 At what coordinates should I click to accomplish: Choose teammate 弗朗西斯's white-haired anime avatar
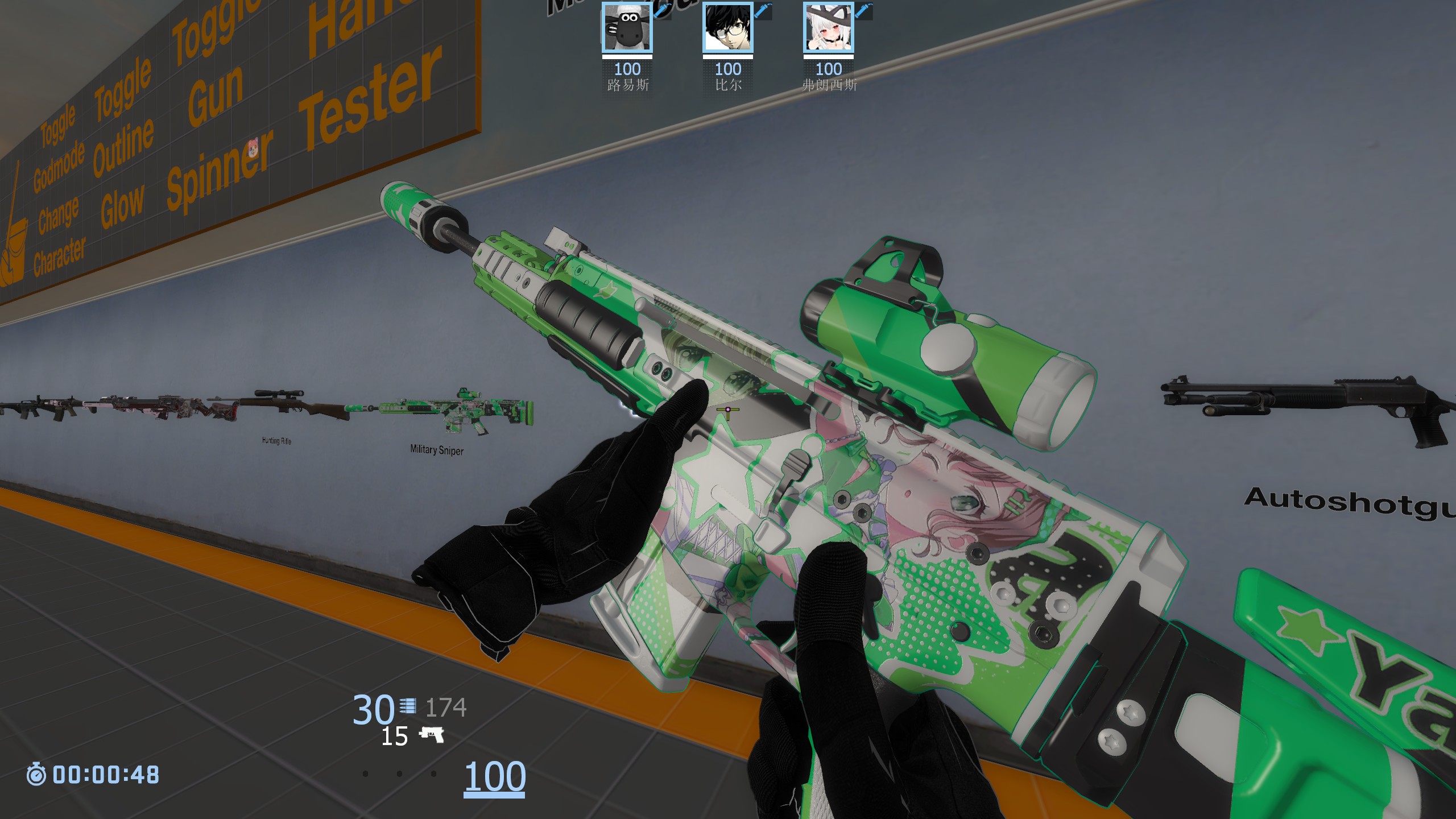tap(828, 28)
